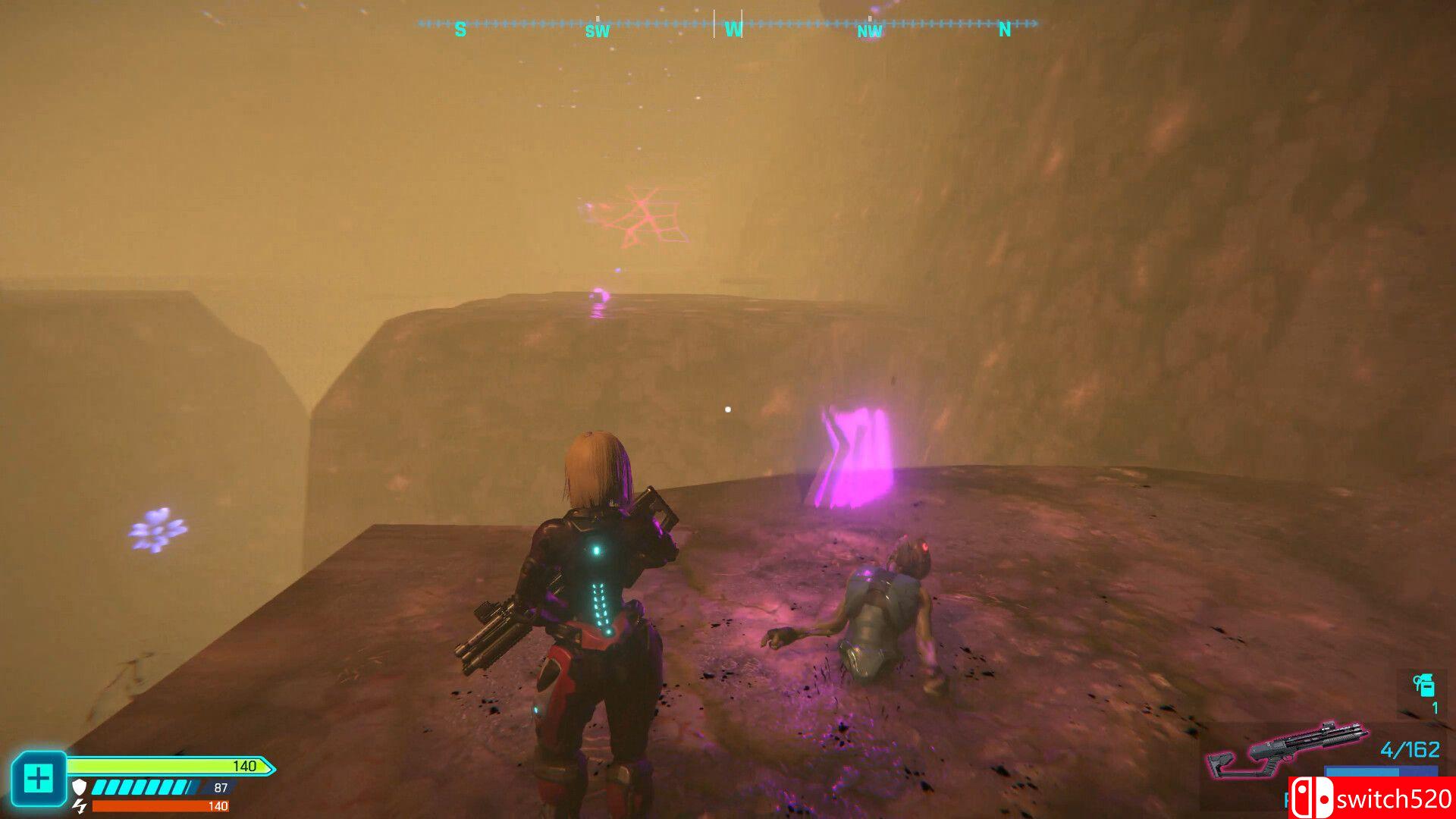The height and width of the screenshot is (819, 1456).
Task: Select the grenade count number 1
Action: pyautogui.click(x=1435, y=707)
